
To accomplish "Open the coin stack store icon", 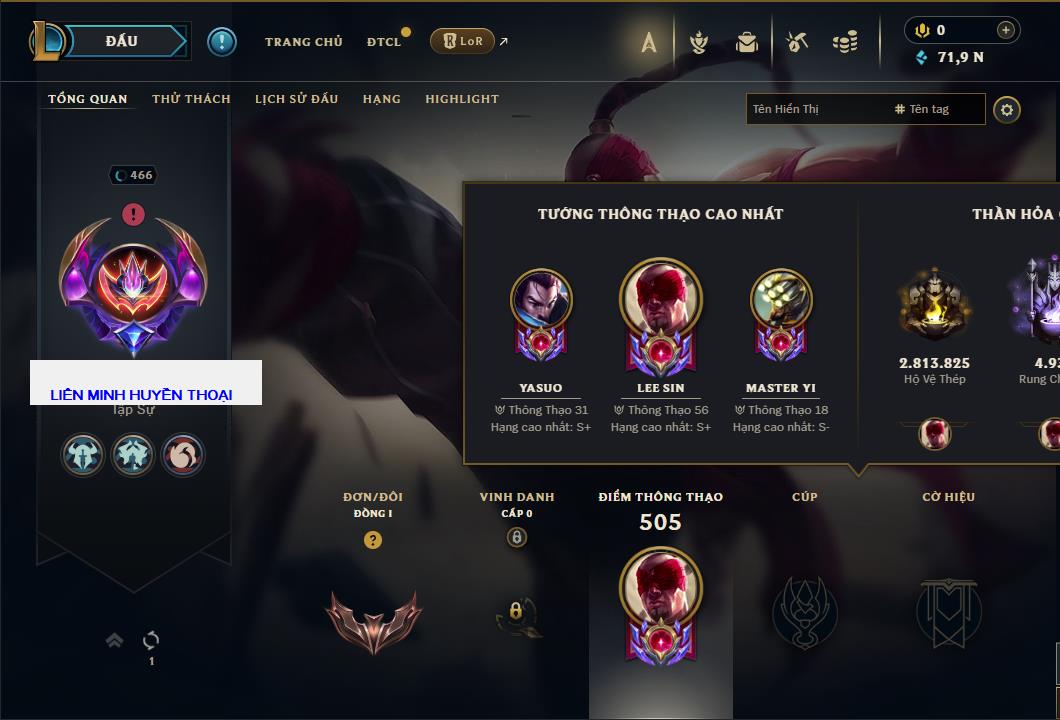I will coord(845,42).
